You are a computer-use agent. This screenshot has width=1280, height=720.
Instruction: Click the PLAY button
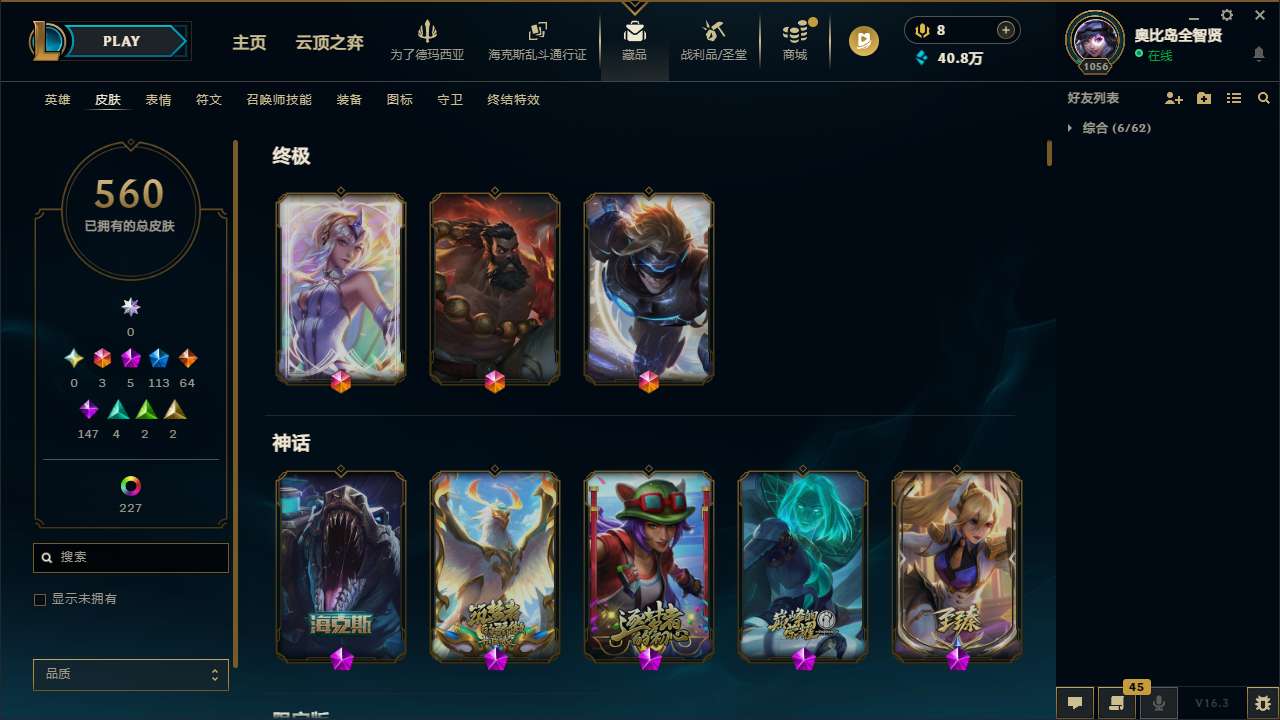pos(121,41)
